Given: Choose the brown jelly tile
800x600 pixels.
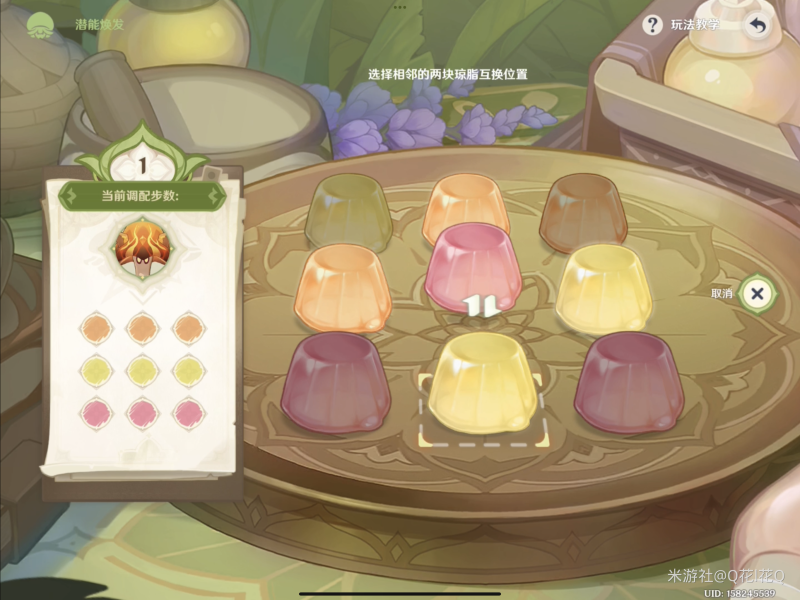Looking at the screenshot, I should [x=581, y=210].
